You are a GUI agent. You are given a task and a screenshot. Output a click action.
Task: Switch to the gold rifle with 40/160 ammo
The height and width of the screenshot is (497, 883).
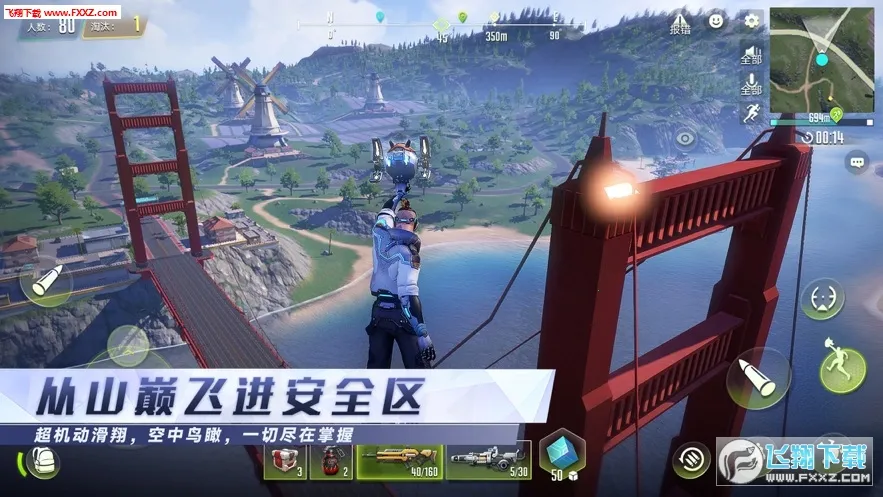pos(400,460)
